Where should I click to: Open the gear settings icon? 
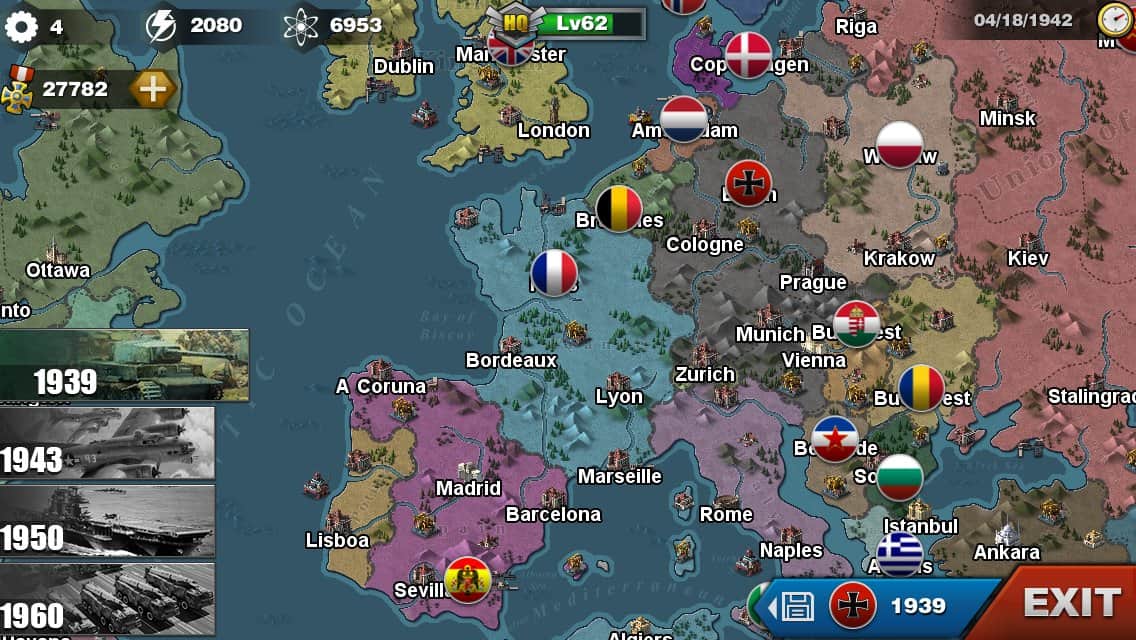(x=21, y=26)
